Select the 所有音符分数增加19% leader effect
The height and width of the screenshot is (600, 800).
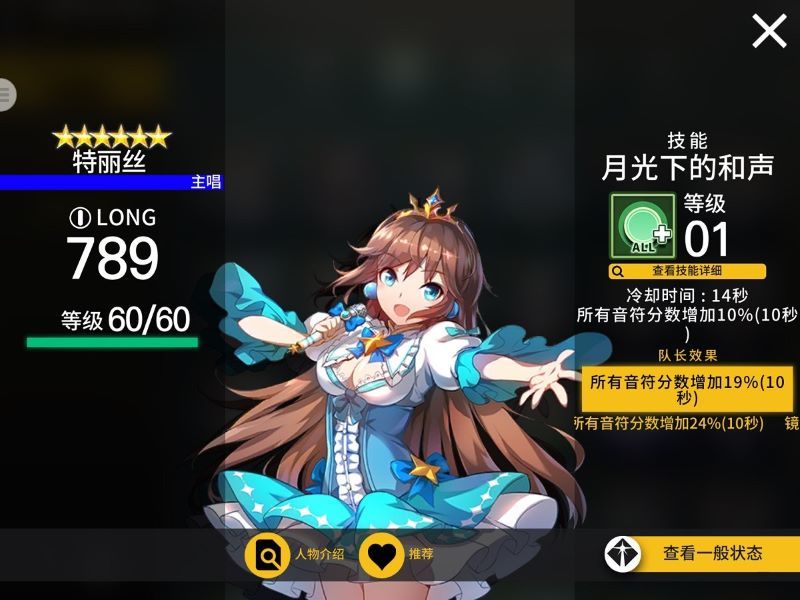[x=690, y=389]
